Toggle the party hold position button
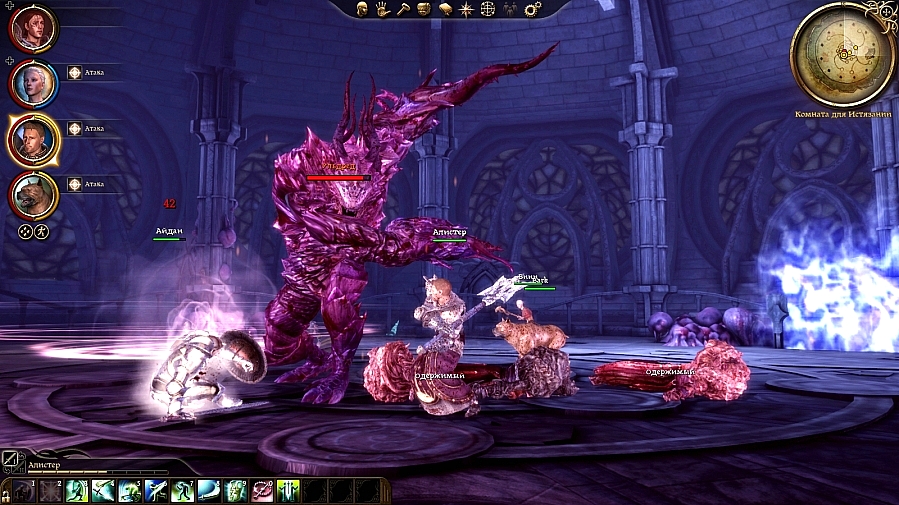Image resolution: width=899 pixels, height=505 pixels. tap(41, 231)
